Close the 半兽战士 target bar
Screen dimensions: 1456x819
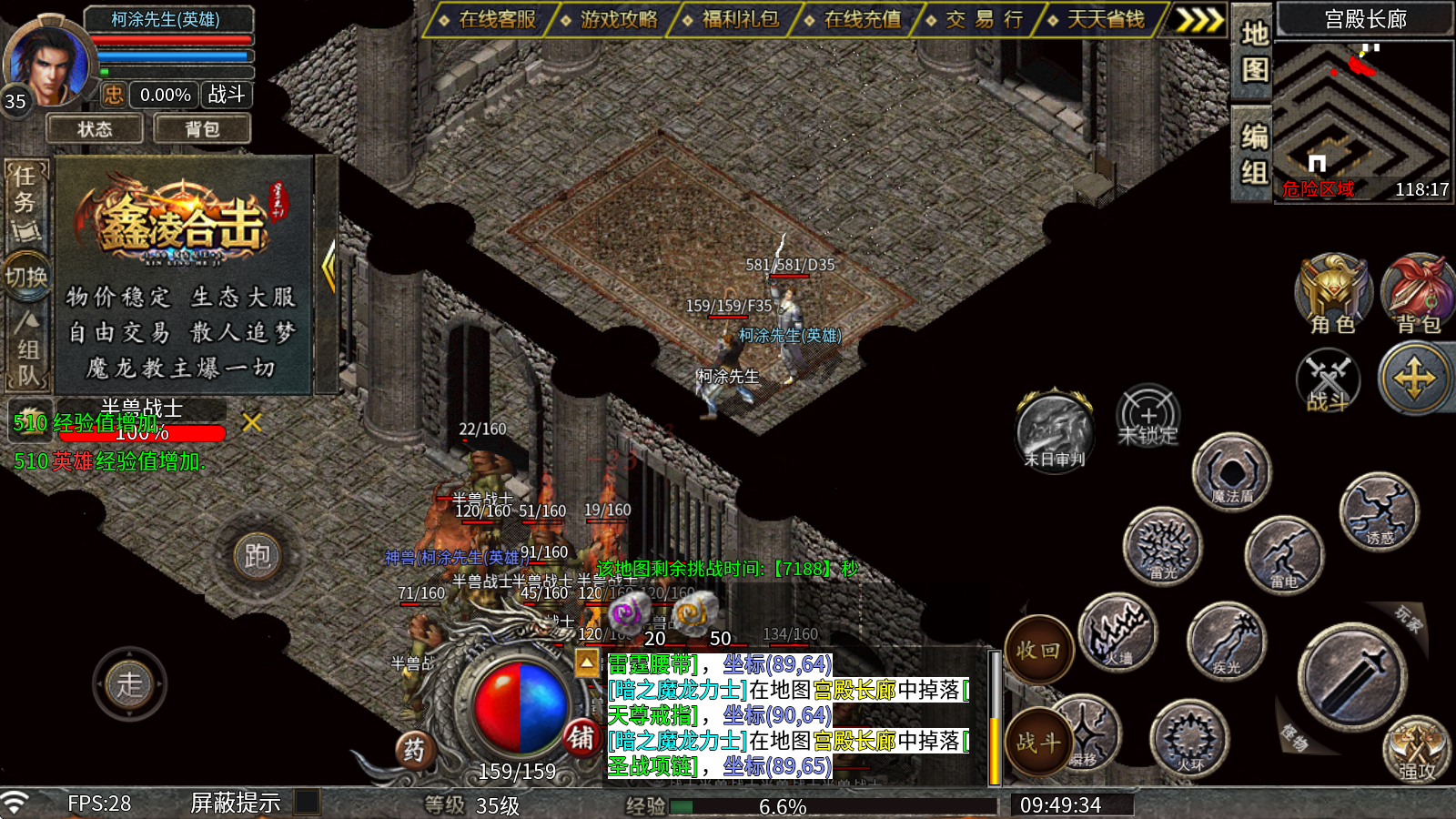click(x=252, y=422)
